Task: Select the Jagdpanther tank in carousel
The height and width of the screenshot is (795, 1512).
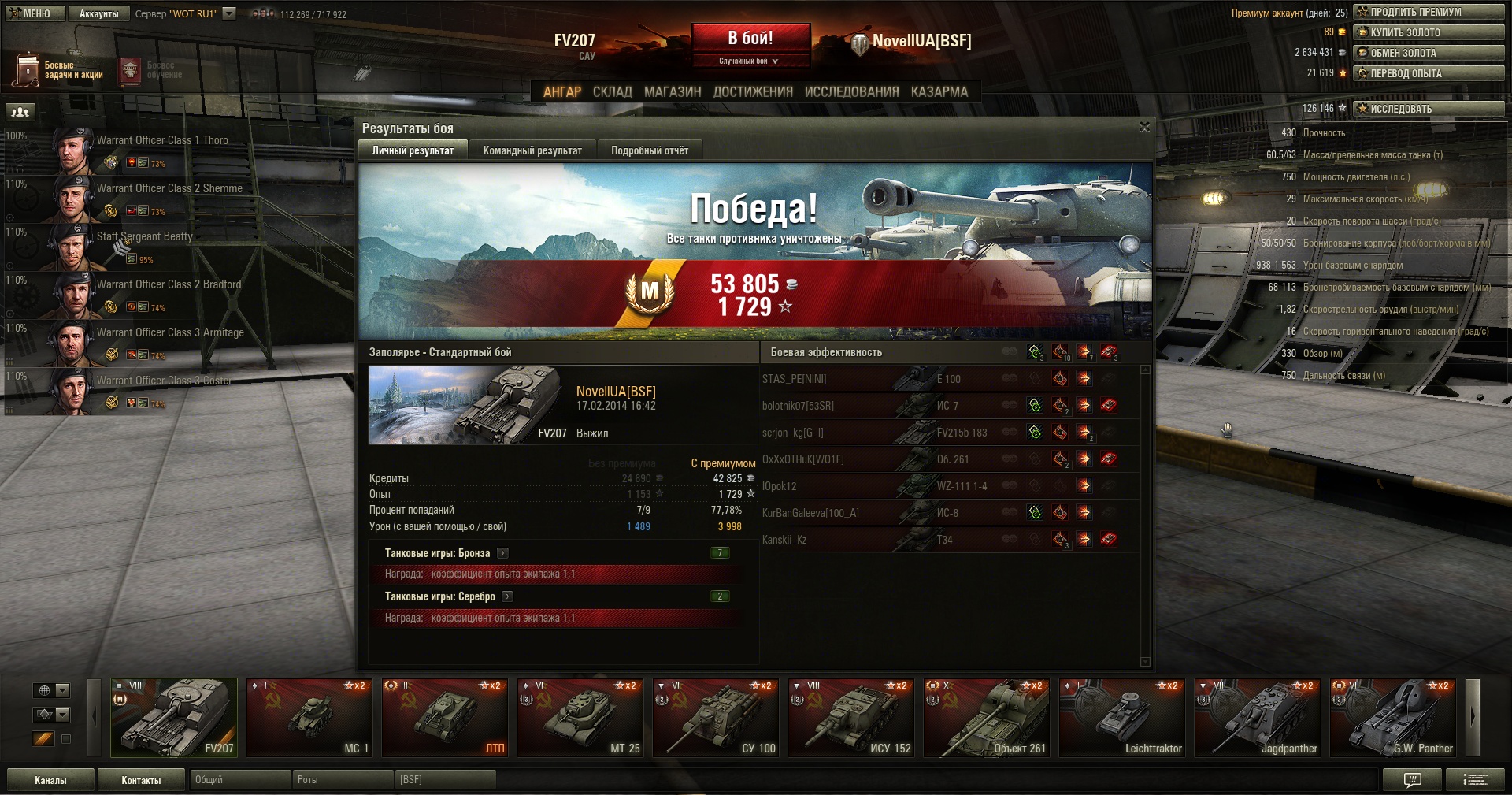Action: click(x=1258, y=718)
